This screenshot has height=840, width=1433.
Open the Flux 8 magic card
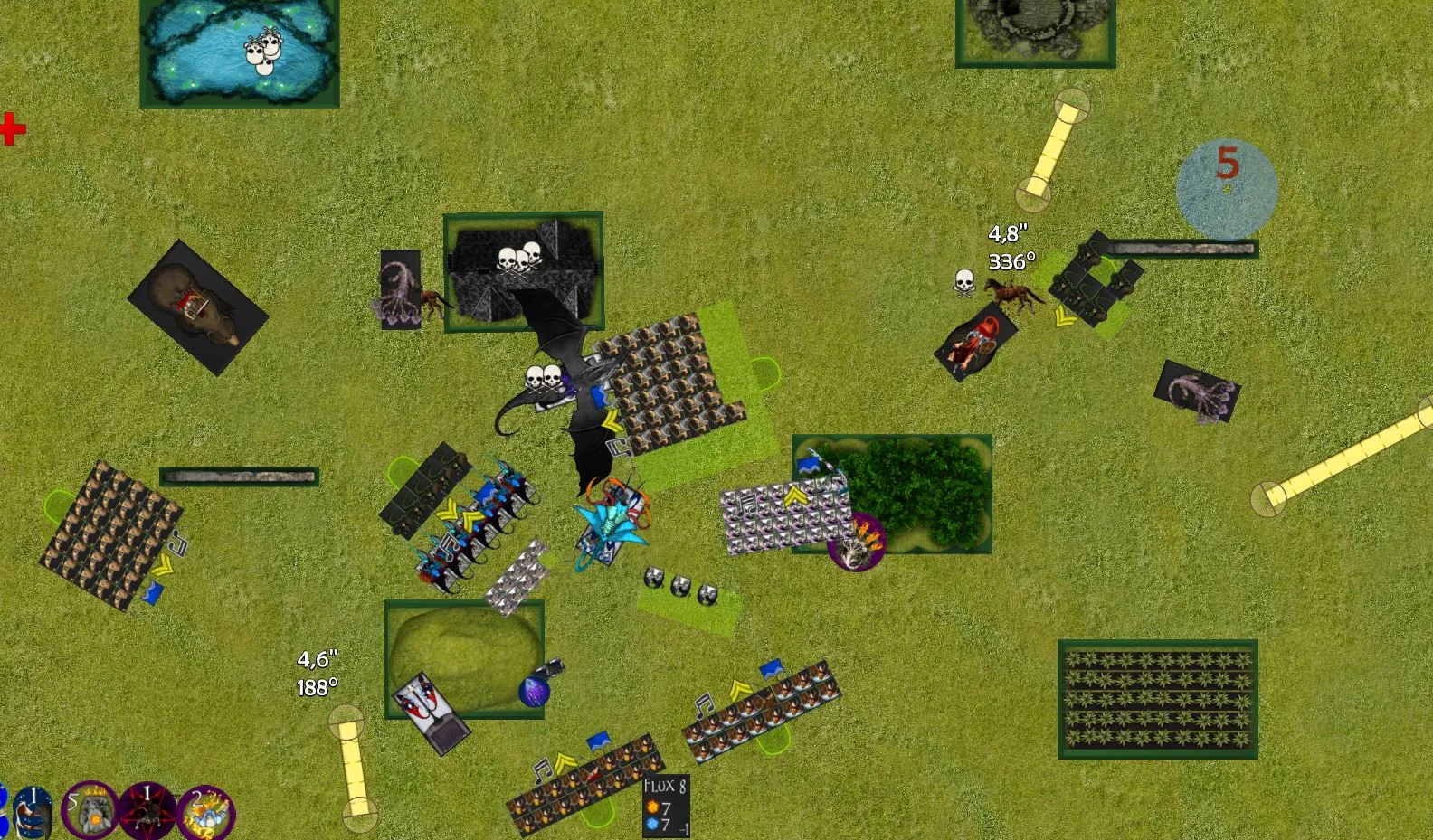click(666, 805)
